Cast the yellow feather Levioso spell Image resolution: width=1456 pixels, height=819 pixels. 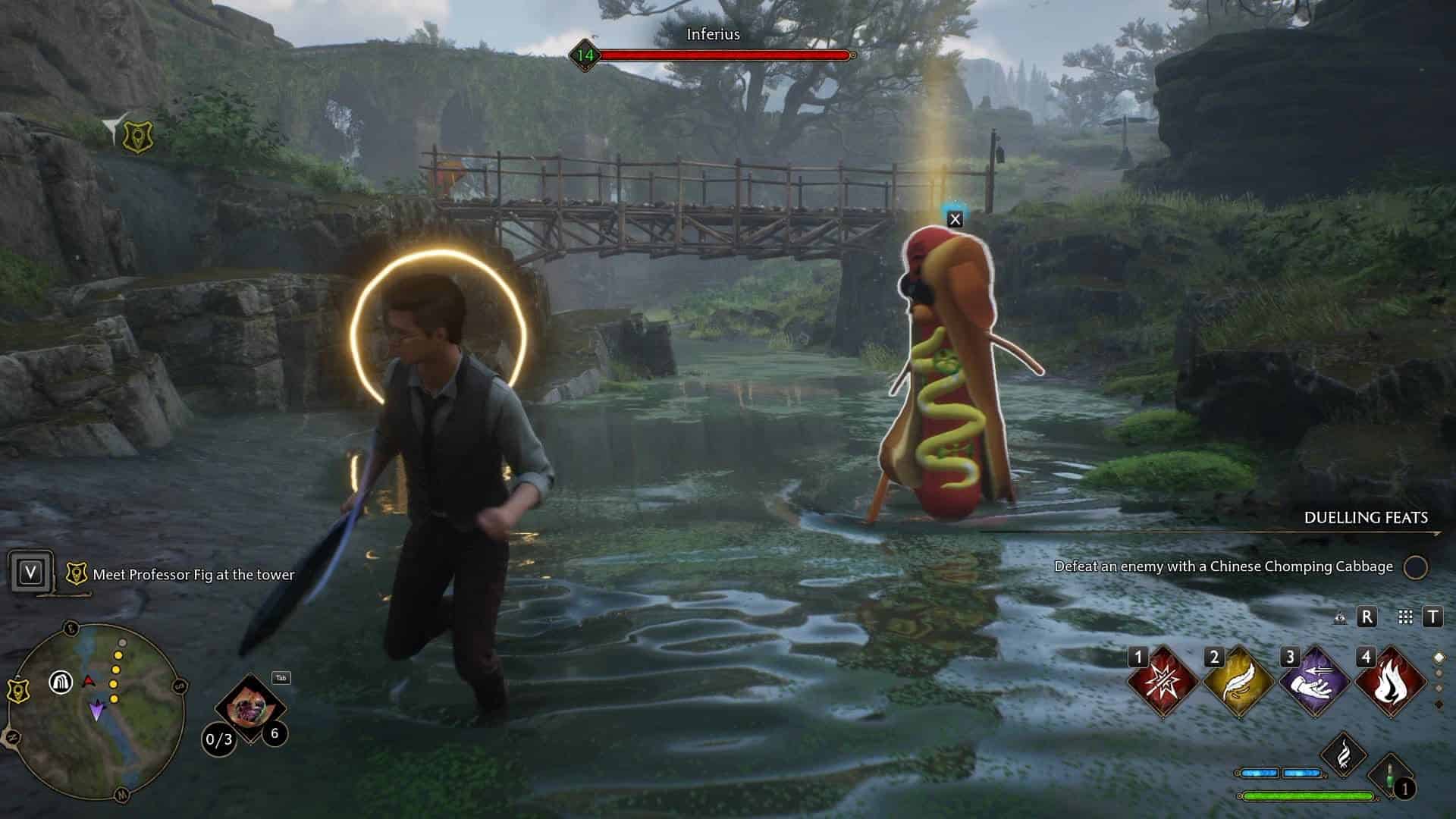[x=1238, y=682]
